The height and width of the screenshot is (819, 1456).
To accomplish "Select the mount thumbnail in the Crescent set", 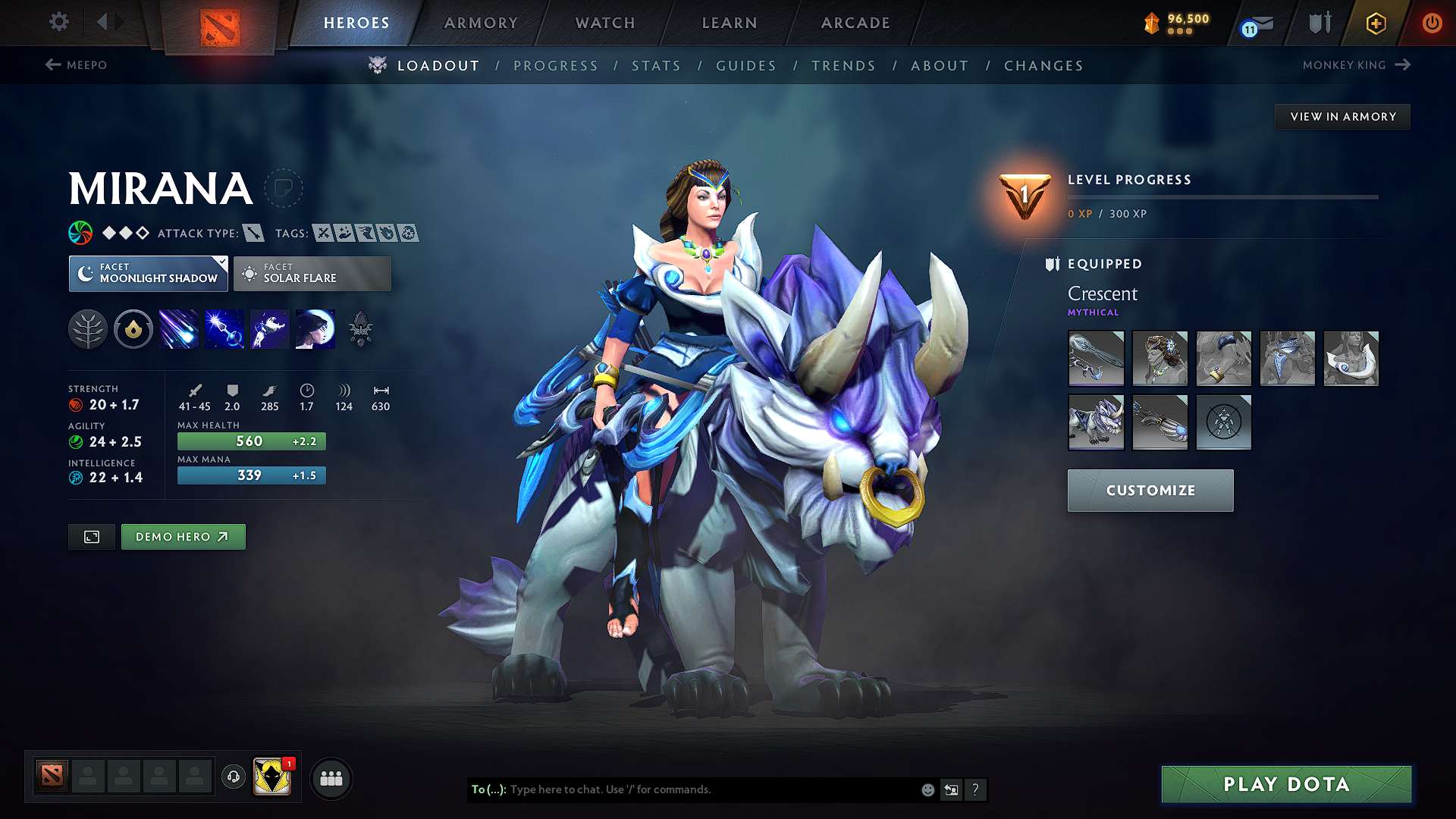I will 1096,422.
